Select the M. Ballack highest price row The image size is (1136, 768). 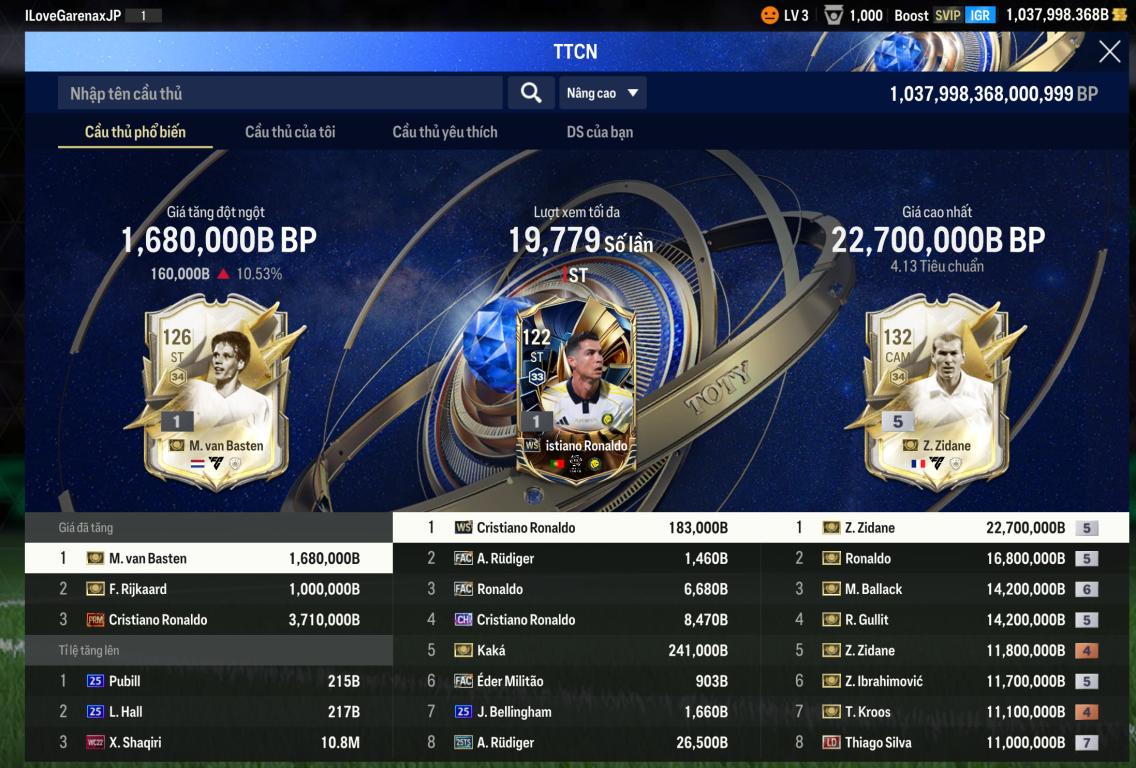click(945, 589)
